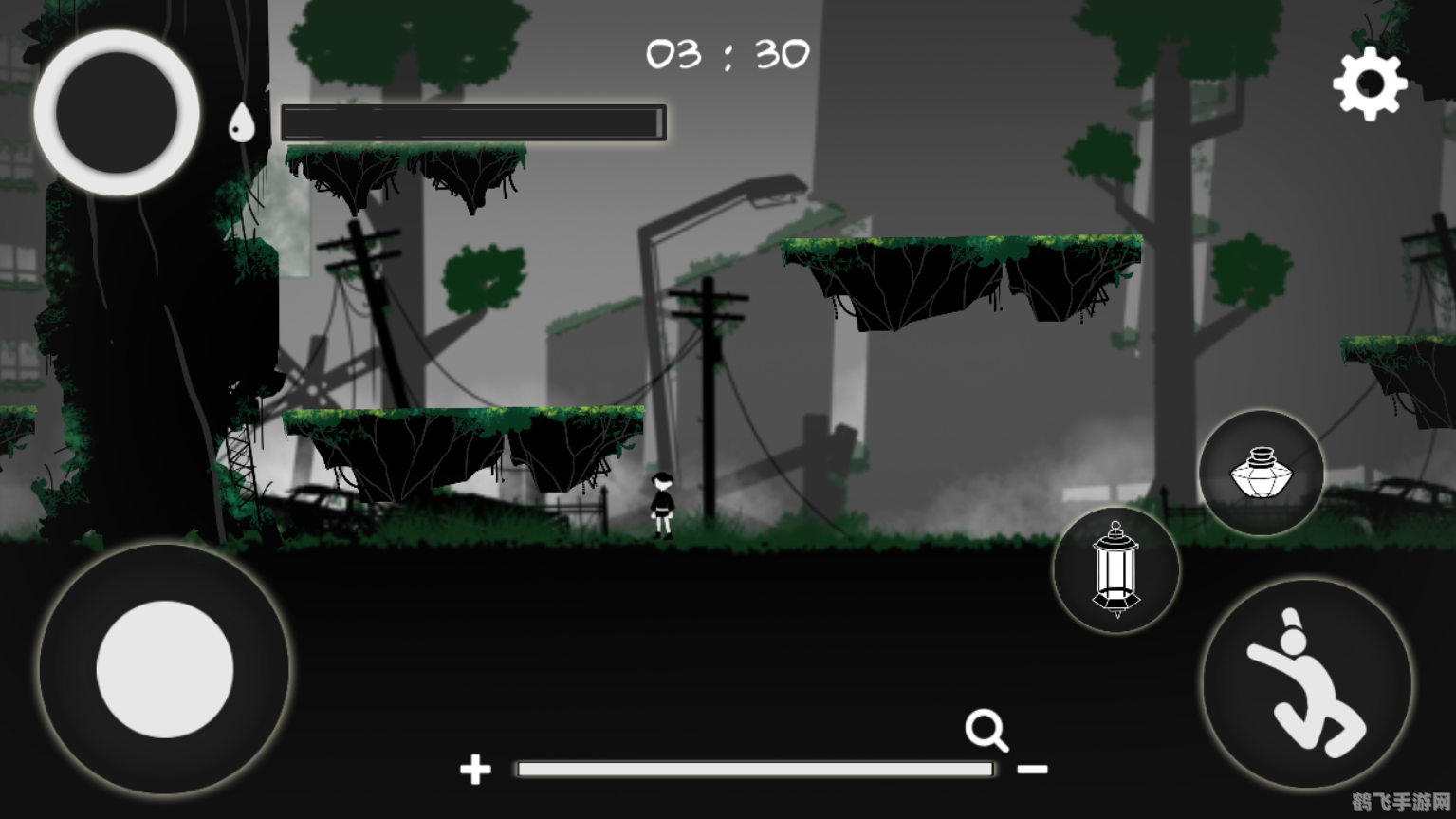The width and height of the screenshot is (1456, 819).
Task: Tap the water droplet health icon
Action: pyautogui.click(x=243, y=121)
